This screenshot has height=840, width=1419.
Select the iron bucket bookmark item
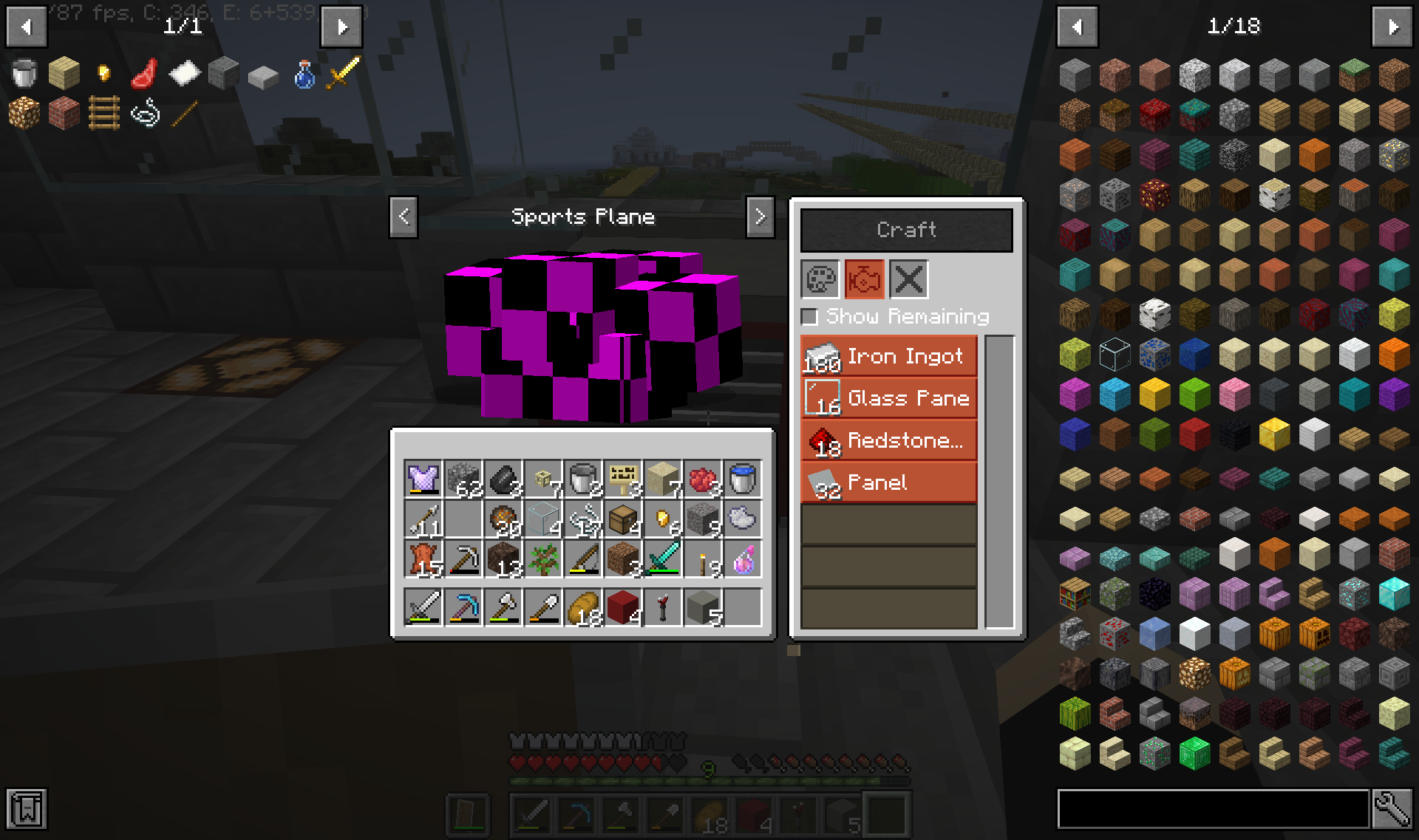point(24,75)
